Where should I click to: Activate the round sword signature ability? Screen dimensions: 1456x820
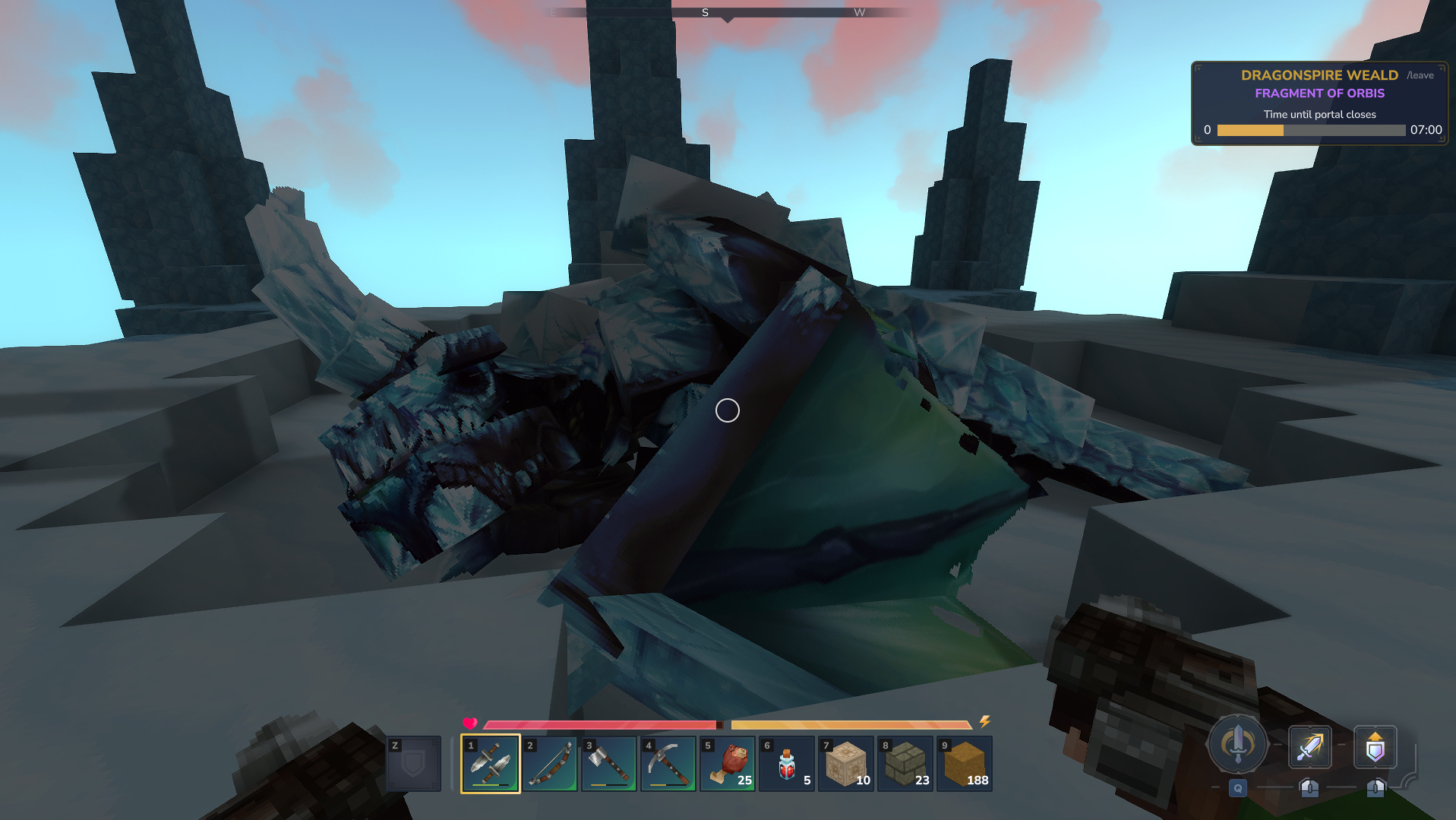click(x=1237, y=743)
